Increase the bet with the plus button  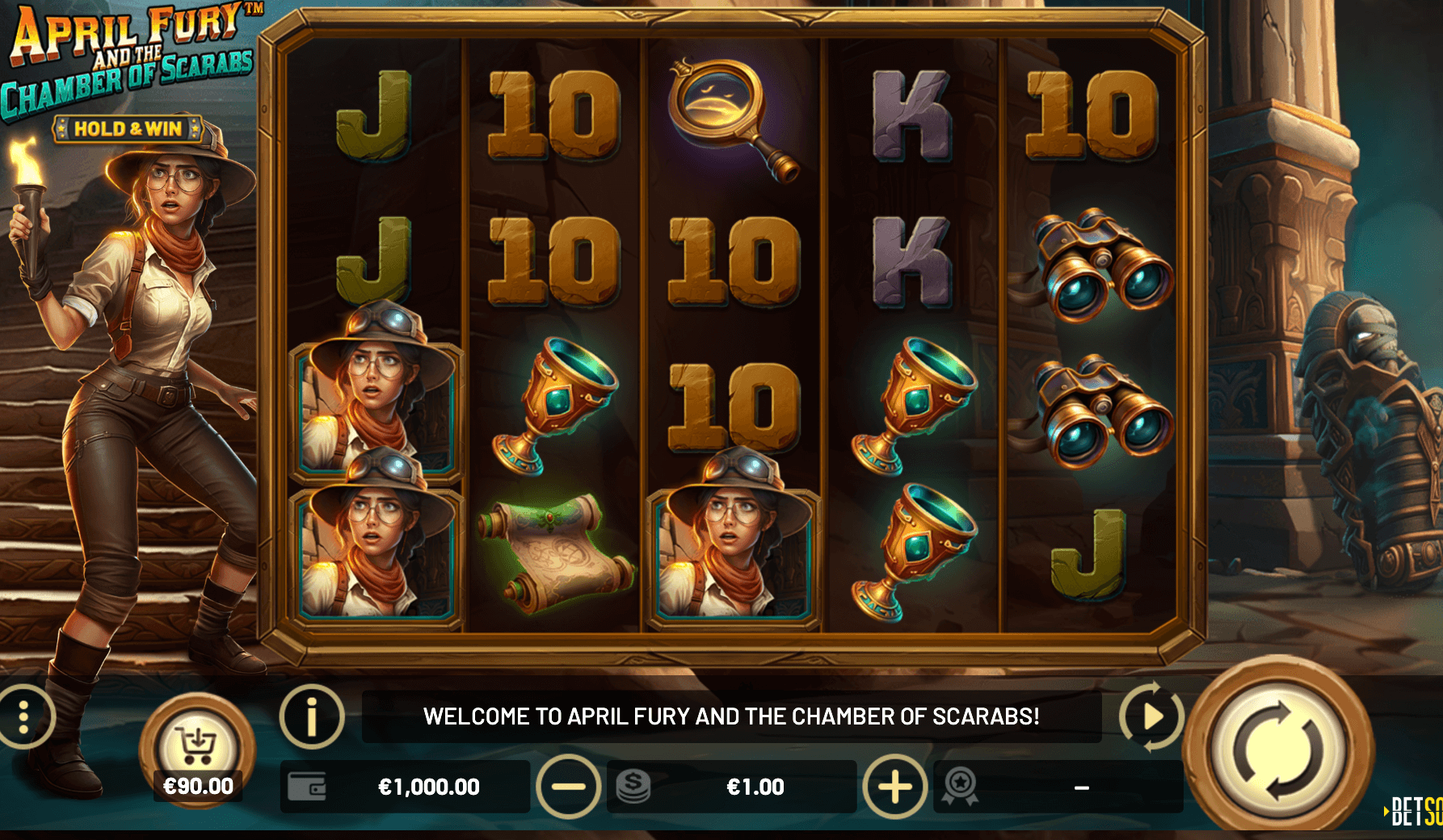pos(894,787)
